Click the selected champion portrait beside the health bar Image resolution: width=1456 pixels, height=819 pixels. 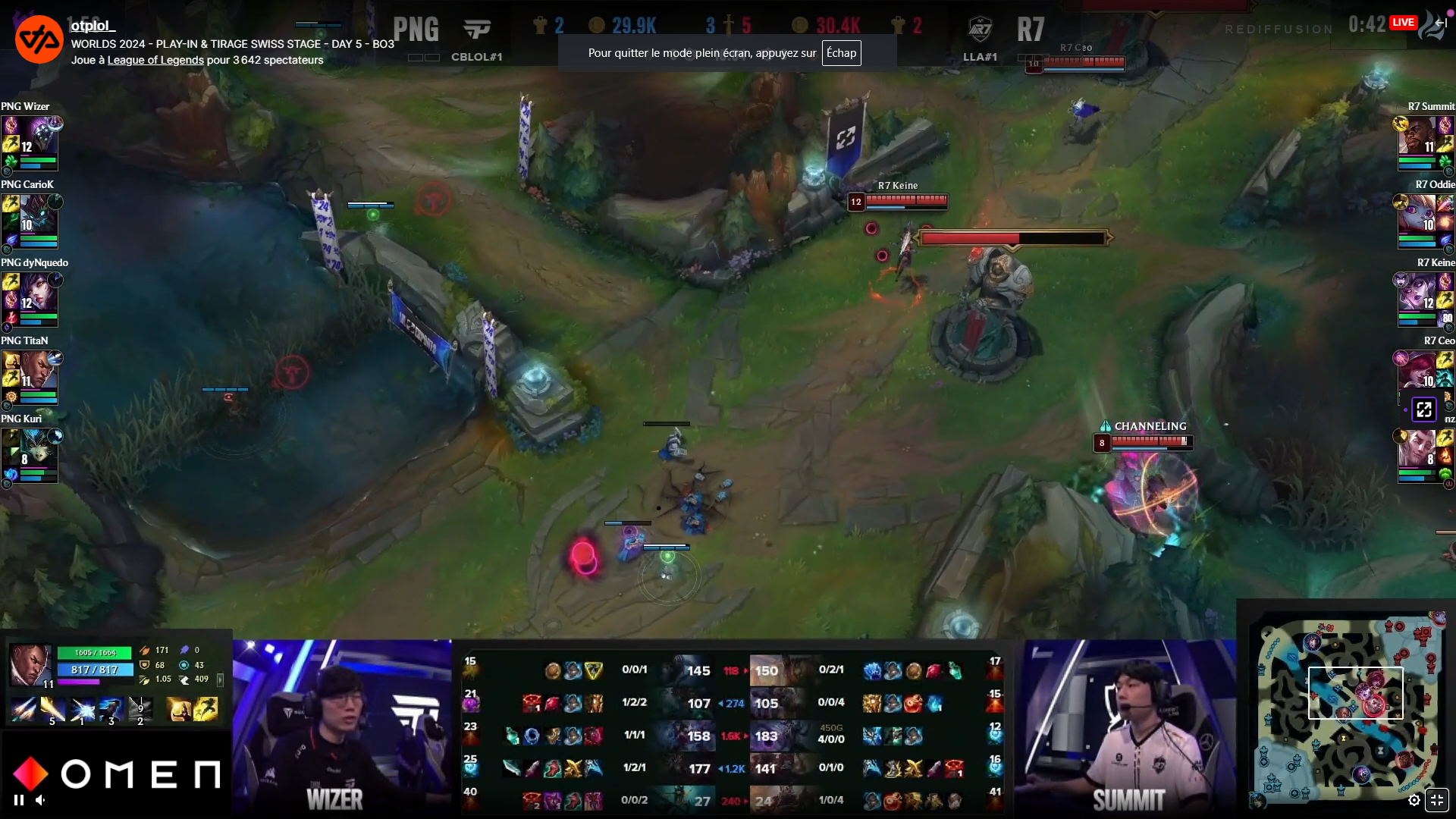pyautogui.click(x=30, y=664)
